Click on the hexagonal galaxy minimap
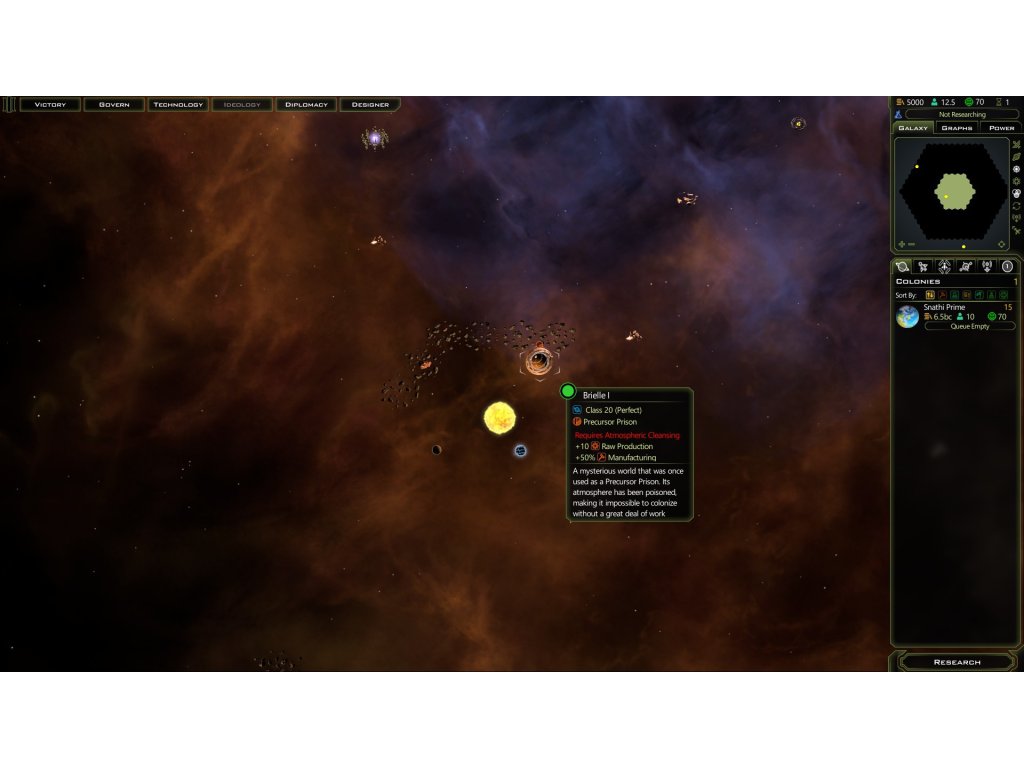Screen dimensions: 1024x768 953,190
